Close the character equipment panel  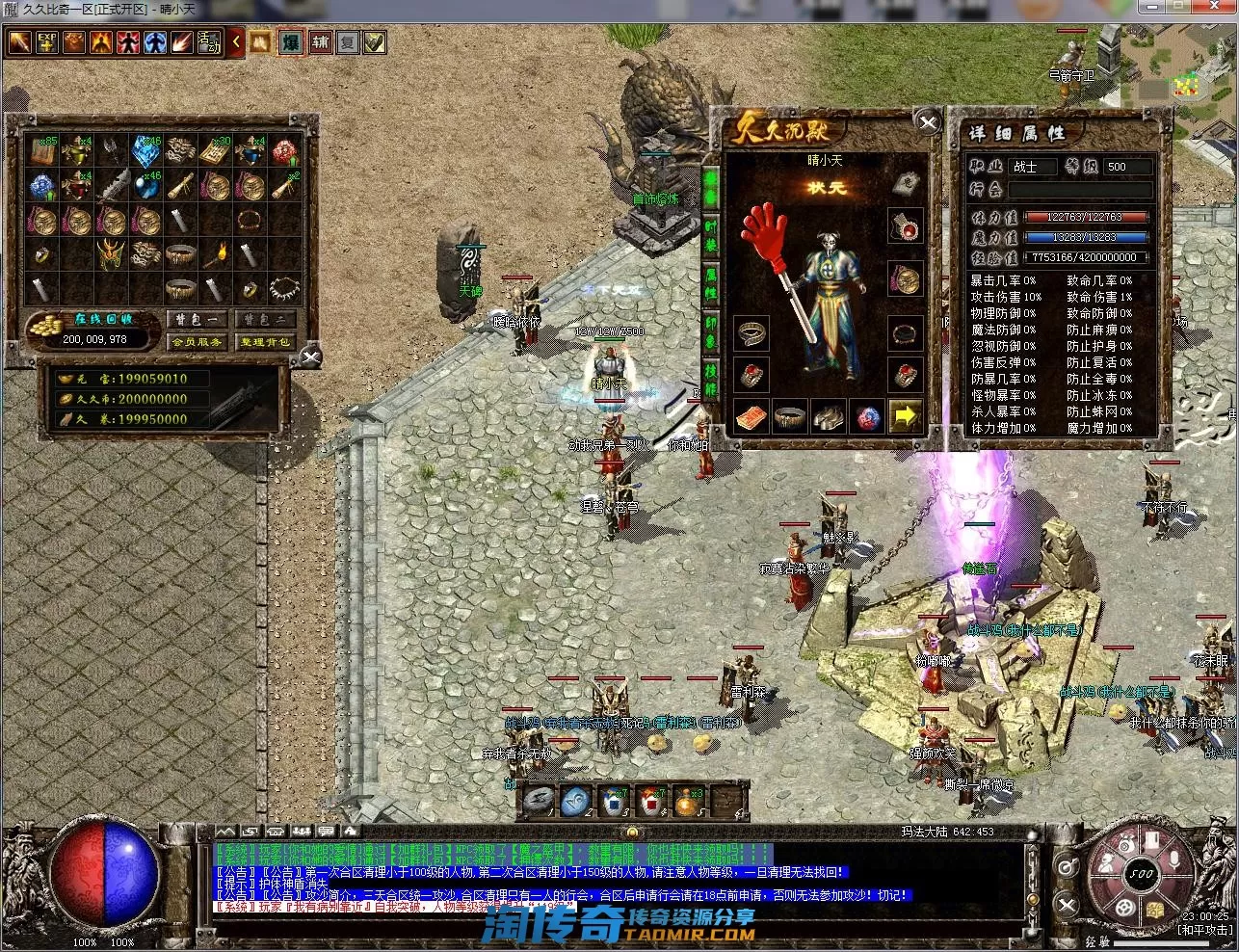(928, 122)
